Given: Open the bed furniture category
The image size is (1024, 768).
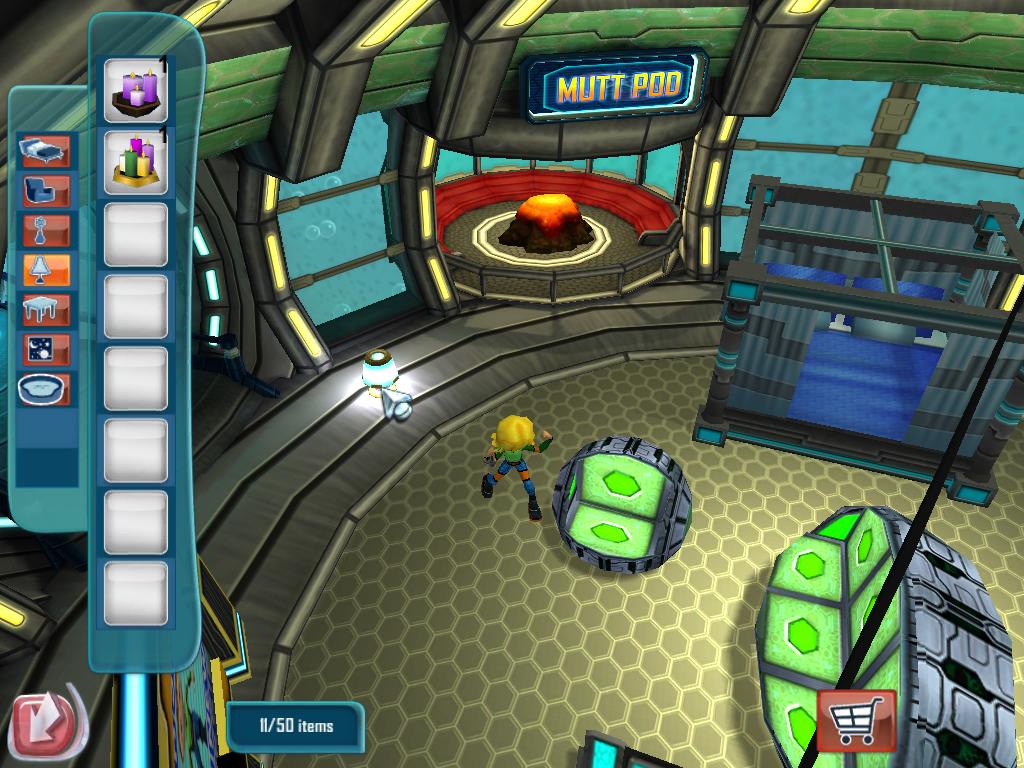Looking at the screenshot, I should pos(46,151).
